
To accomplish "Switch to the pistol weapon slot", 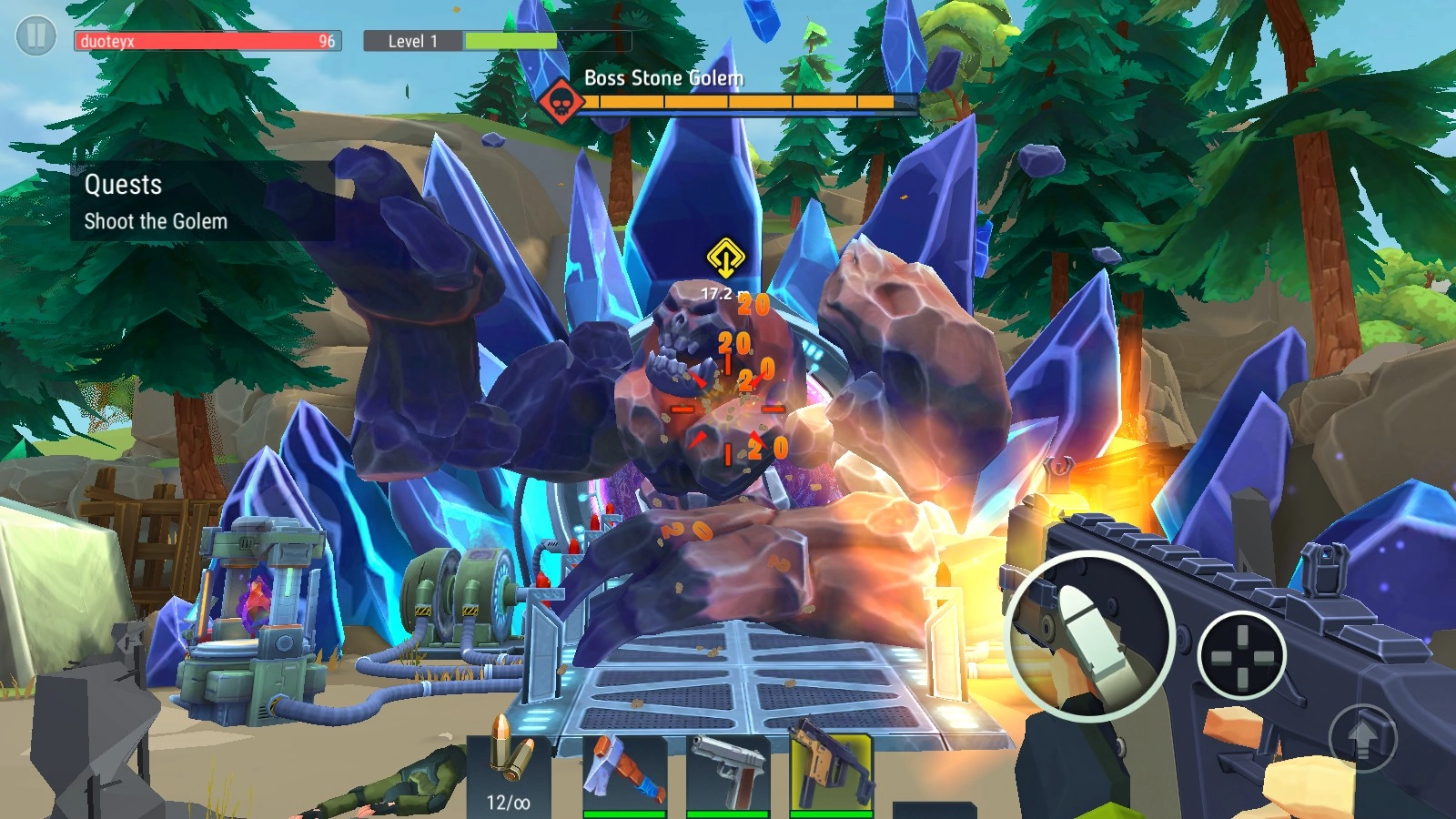I will tap(728, 772).
